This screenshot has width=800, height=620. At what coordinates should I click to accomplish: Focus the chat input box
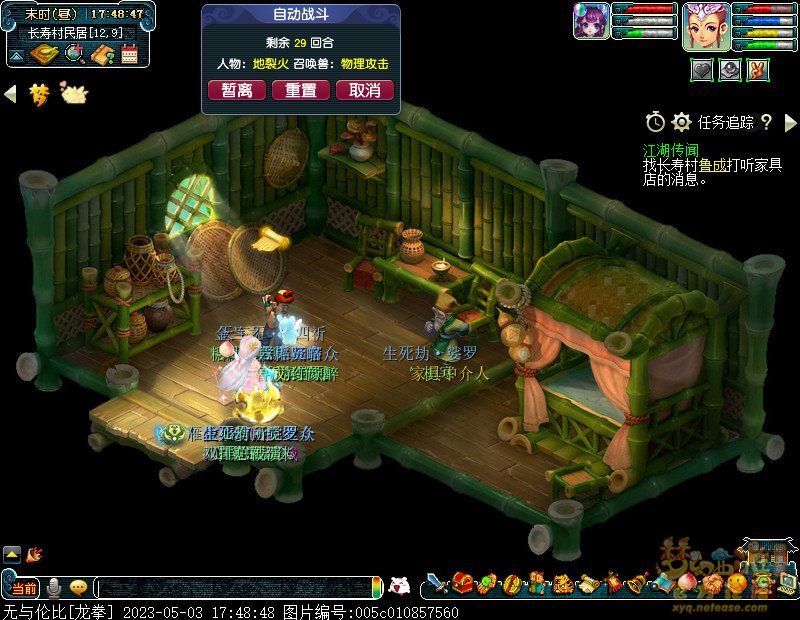235,587
